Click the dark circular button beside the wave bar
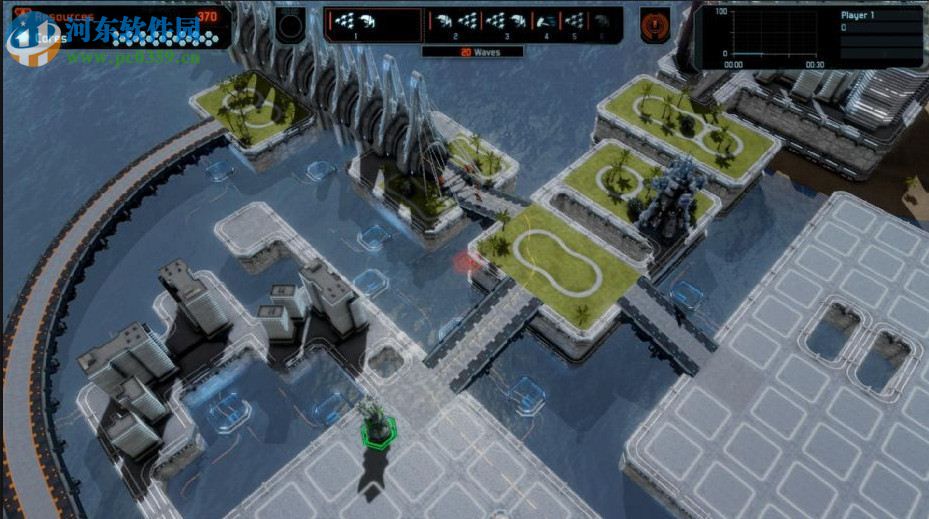This screenshot has width=929, height=519. tap(291, 24)
